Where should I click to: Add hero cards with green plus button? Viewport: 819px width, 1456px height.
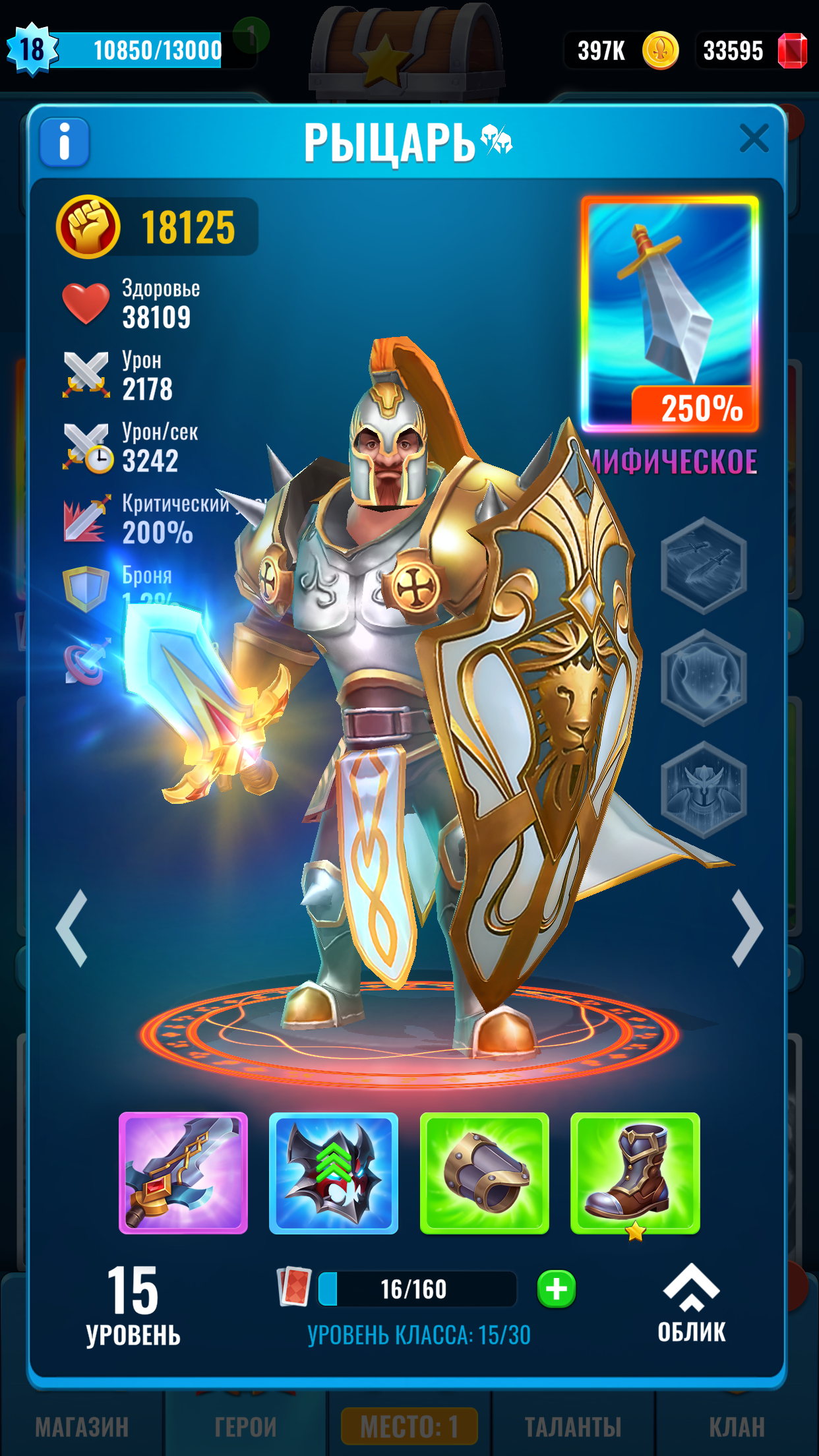[x=557, y=1289]
